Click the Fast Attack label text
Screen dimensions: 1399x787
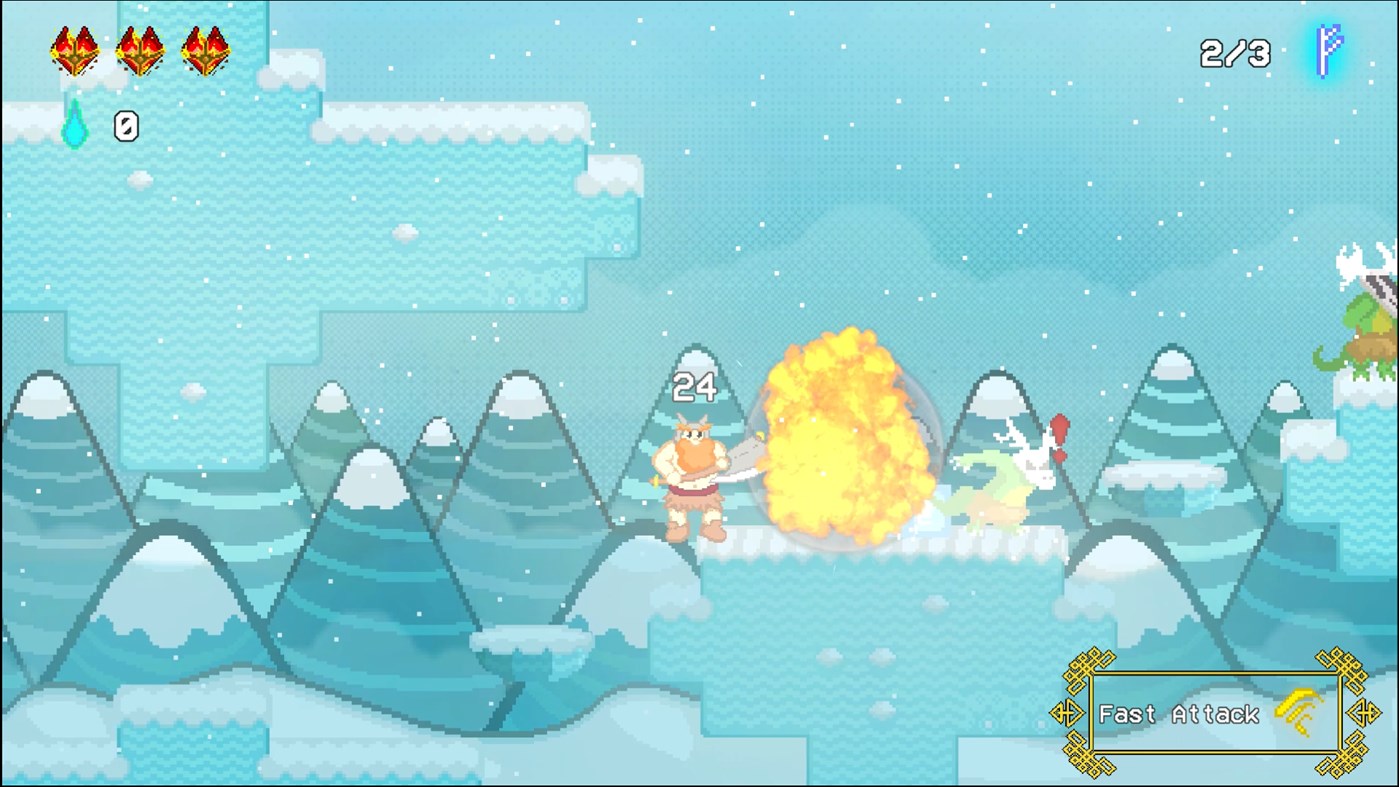[x=1178, y=714]
